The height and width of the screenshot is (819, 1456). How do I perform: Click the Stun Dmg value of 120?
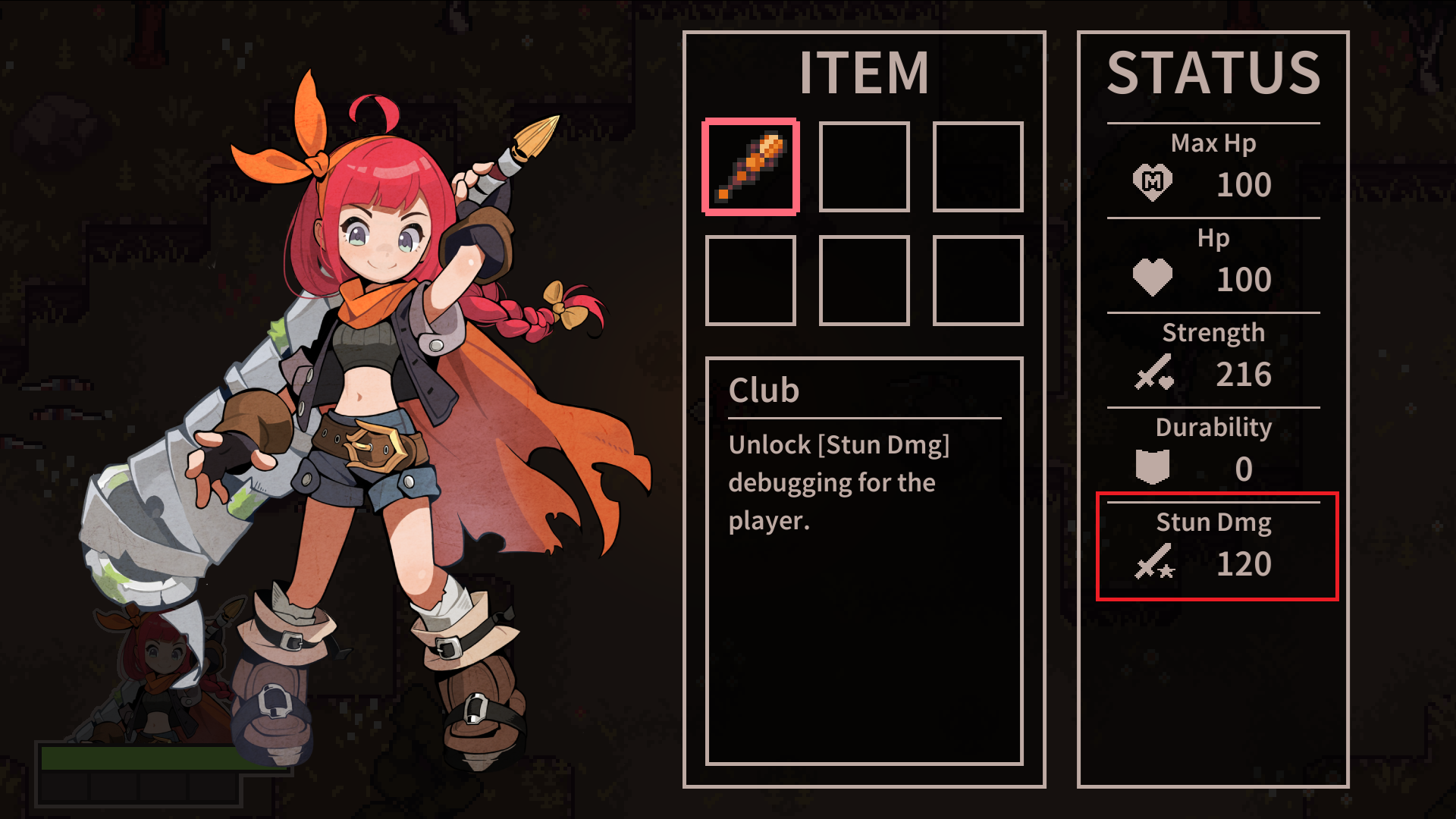tap(1246, 563)
